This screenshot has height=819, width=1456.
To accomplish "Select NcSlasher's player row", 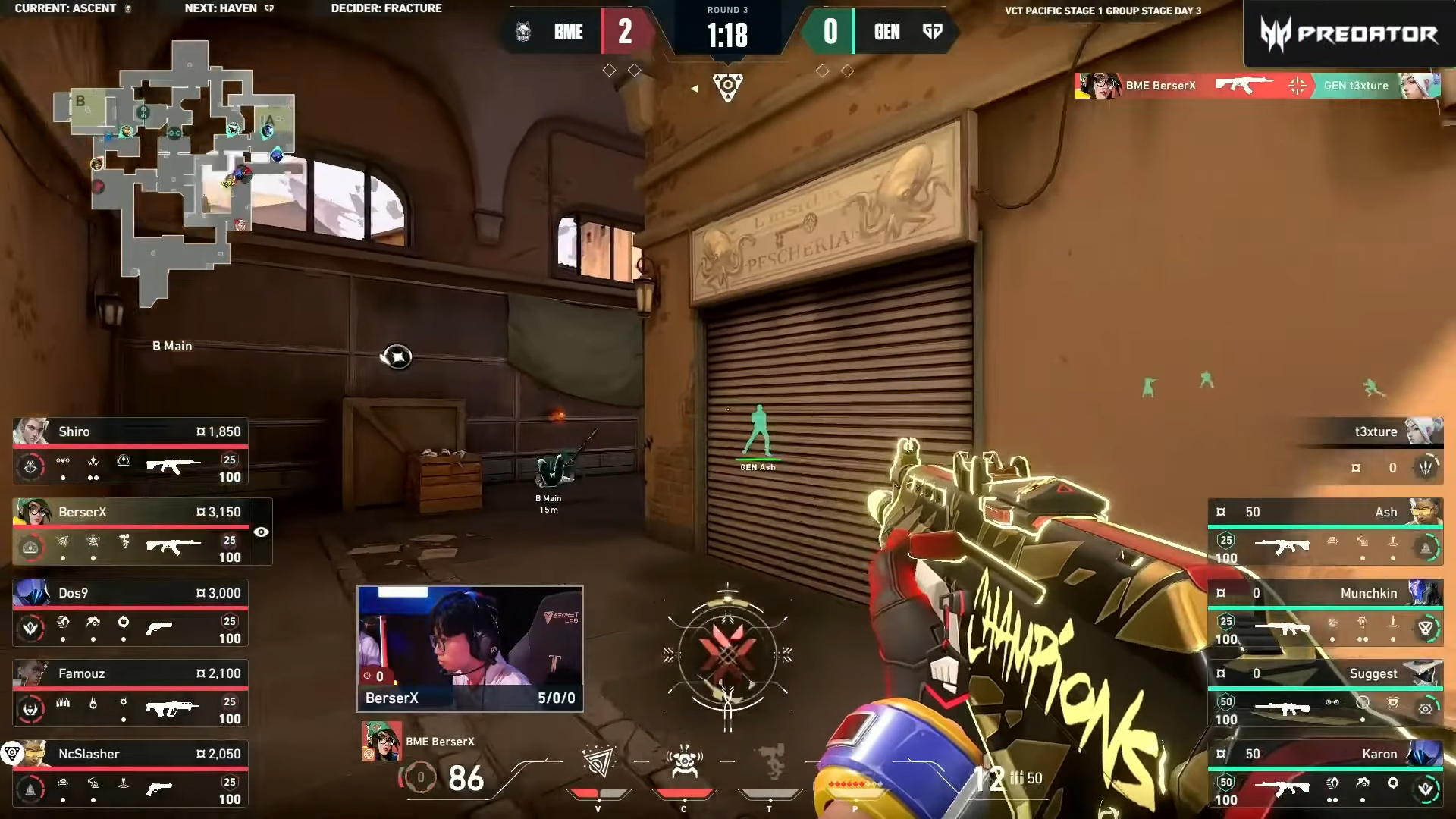I will point(130,773).
